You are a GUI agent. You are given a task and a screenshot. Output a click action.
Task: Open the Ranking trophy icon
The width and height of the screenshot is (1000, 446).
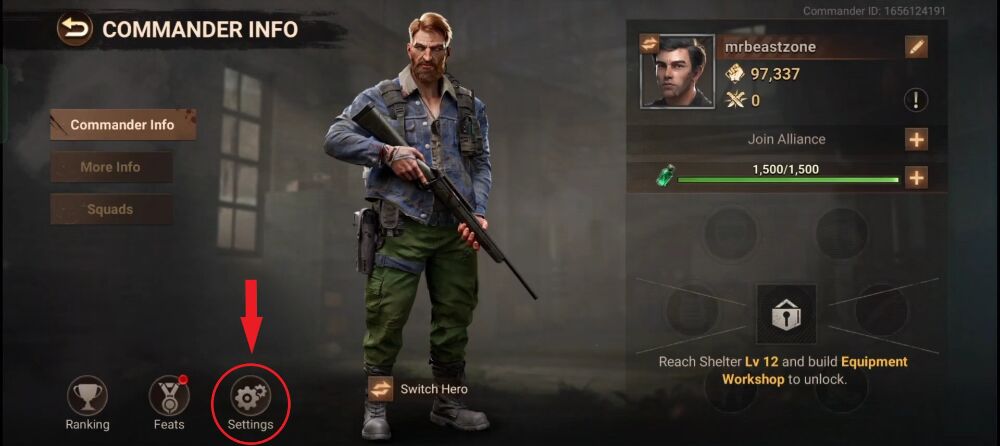click(x=87, y=396)
